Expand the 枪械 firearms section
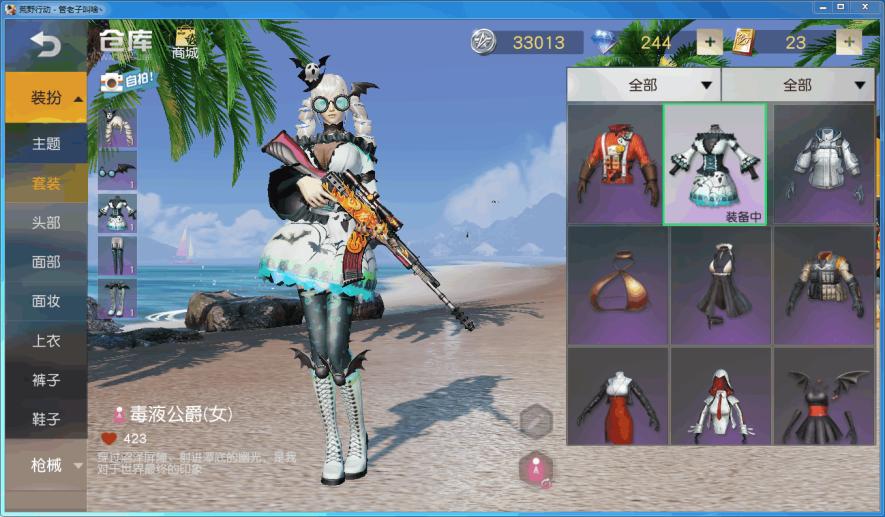The width and height of the screenshot is (885, 517). coord(46,464)
